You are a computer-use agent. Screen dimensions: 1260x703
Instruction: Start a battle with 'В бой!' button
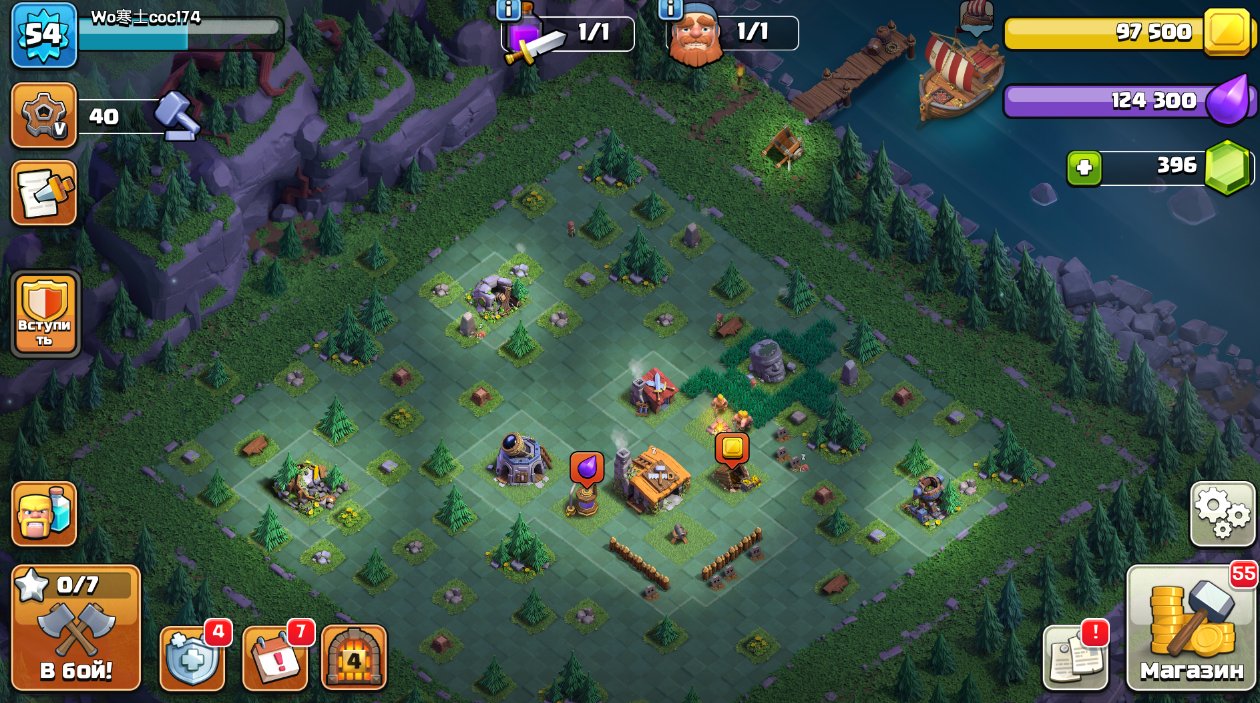pos(76,628)
